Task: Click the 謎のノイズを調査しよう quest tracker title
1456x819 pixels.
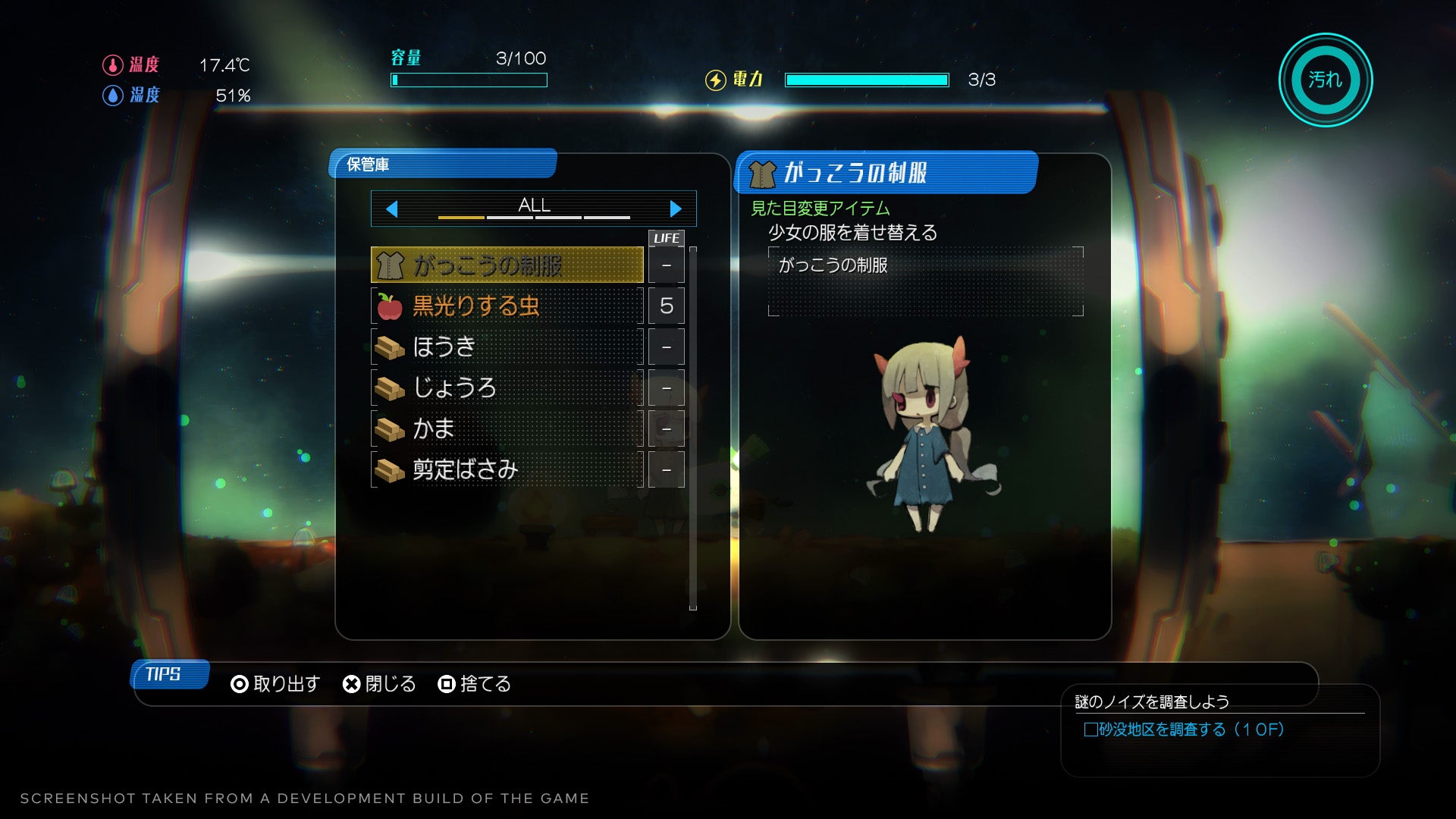Action: click(1151, 702)
